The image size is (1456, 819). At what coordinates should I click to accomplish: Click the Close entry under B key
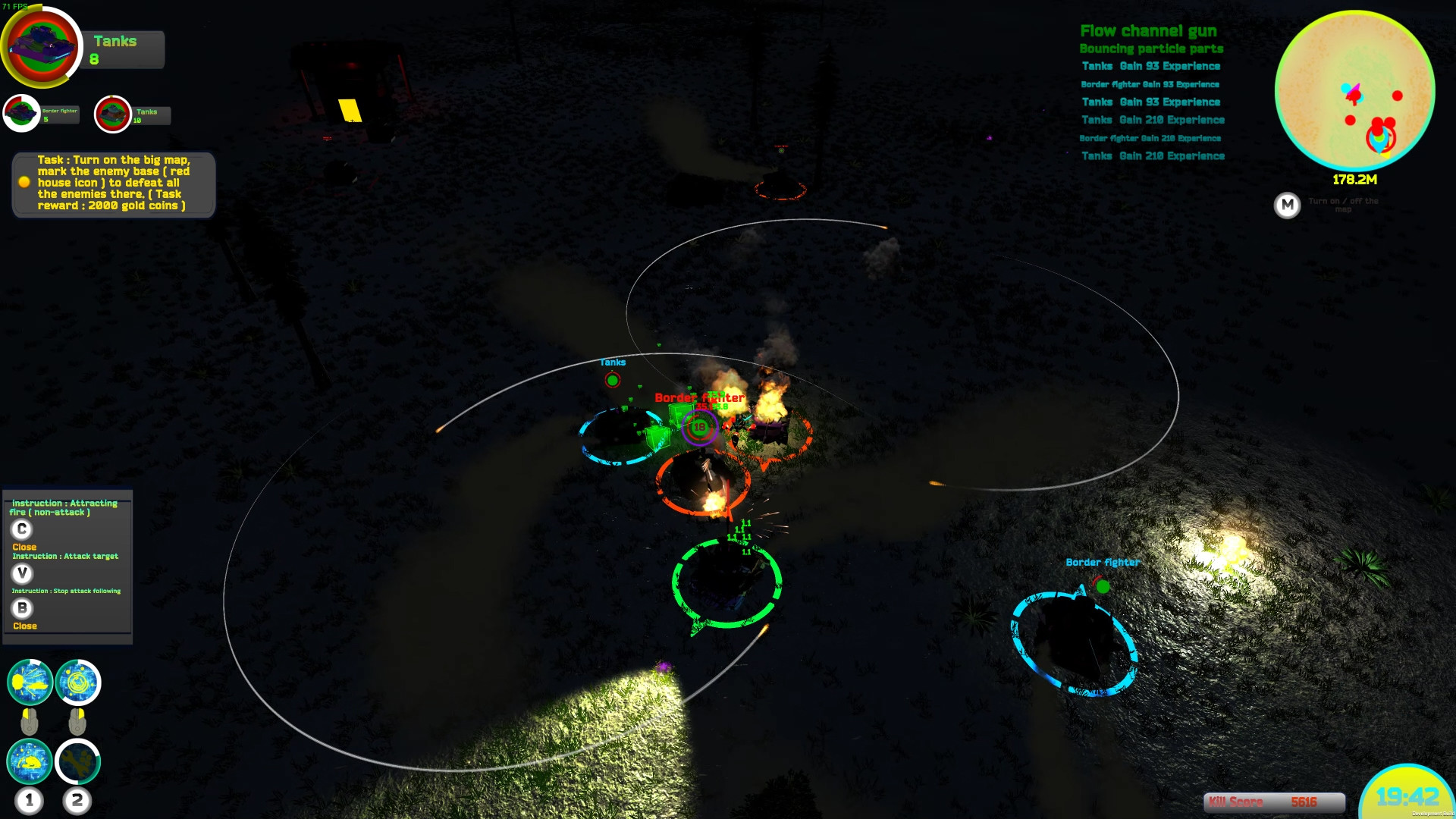[x=24, y=626]
